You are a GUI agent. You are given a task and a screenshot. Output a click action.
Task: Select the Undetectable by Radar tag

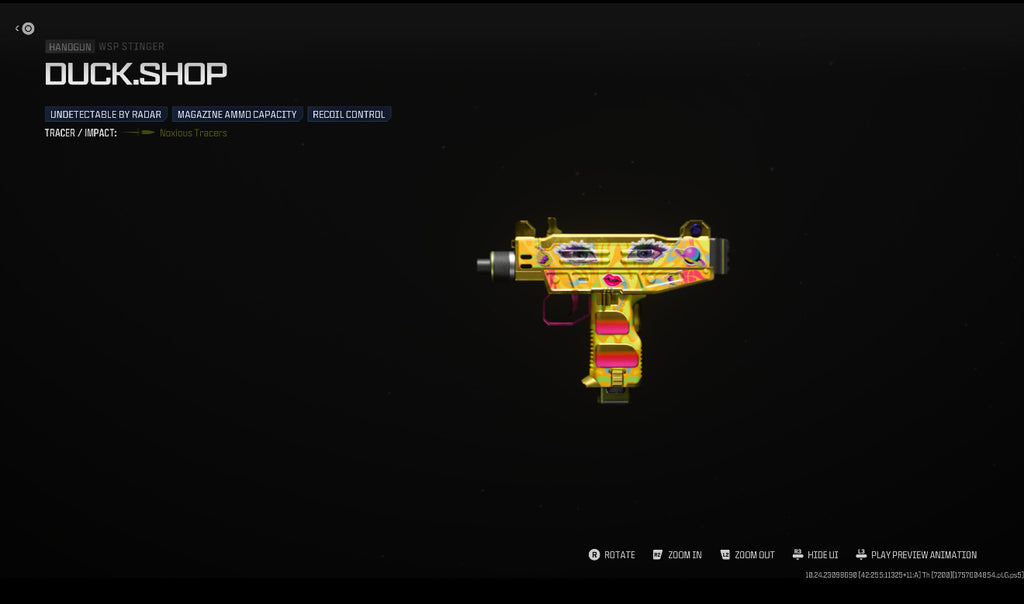[105, 115]
